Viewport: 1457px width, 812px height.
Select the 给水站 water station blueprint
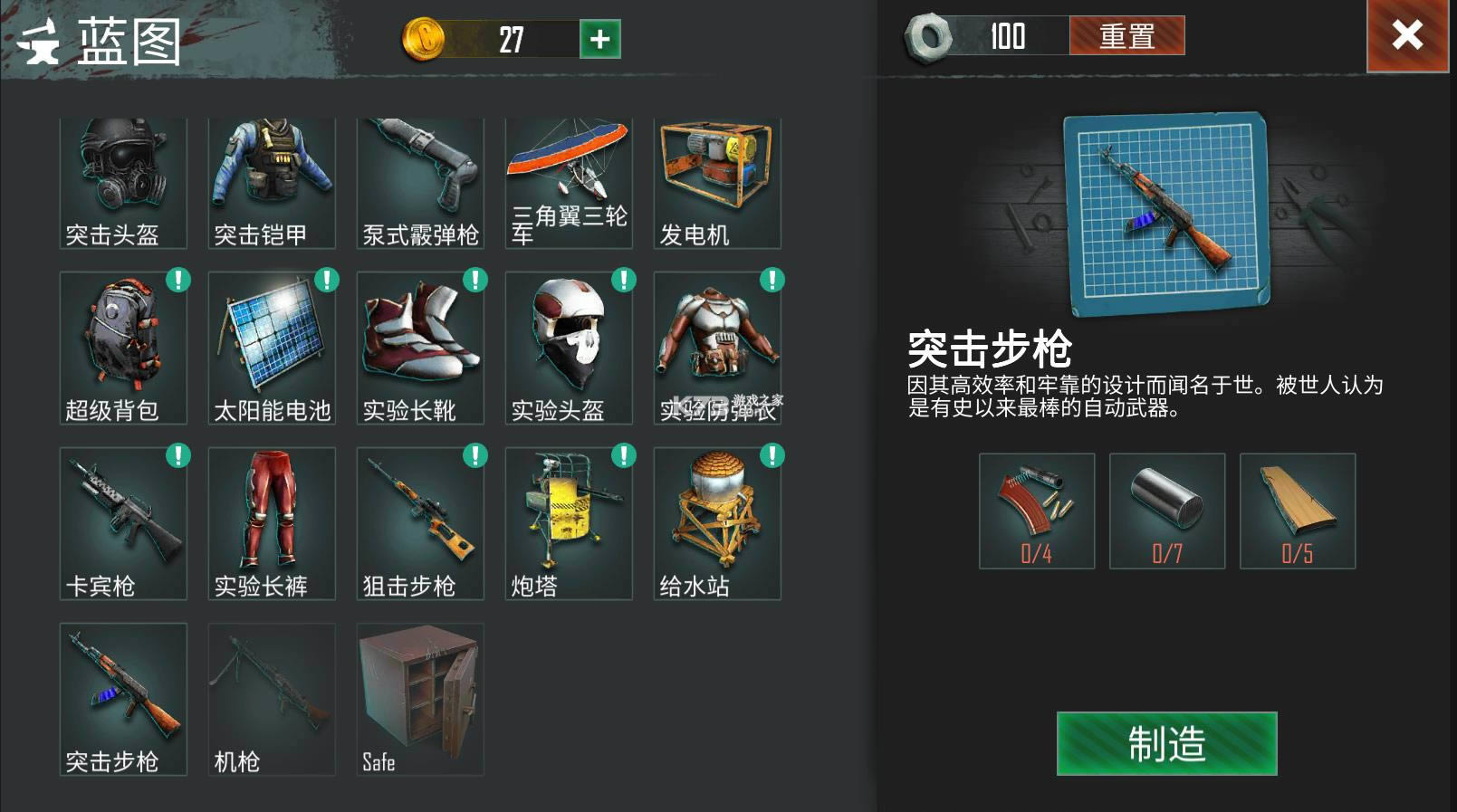click(x=716, y=521)
